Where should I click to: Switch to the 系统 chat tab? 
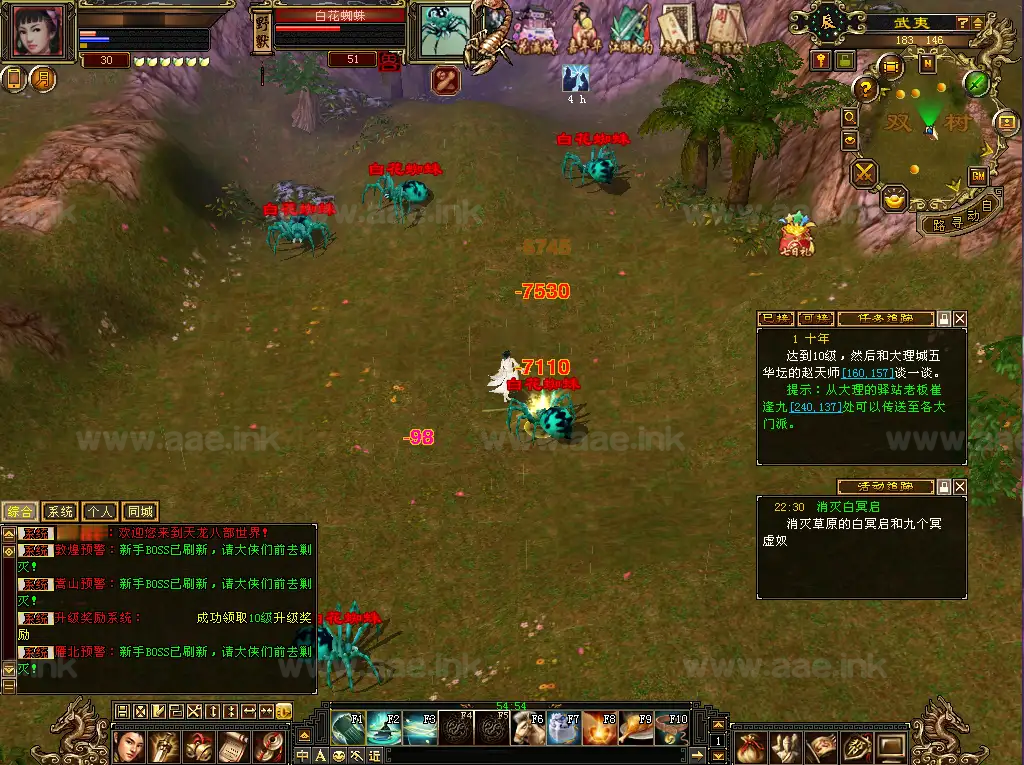(61, 511)
